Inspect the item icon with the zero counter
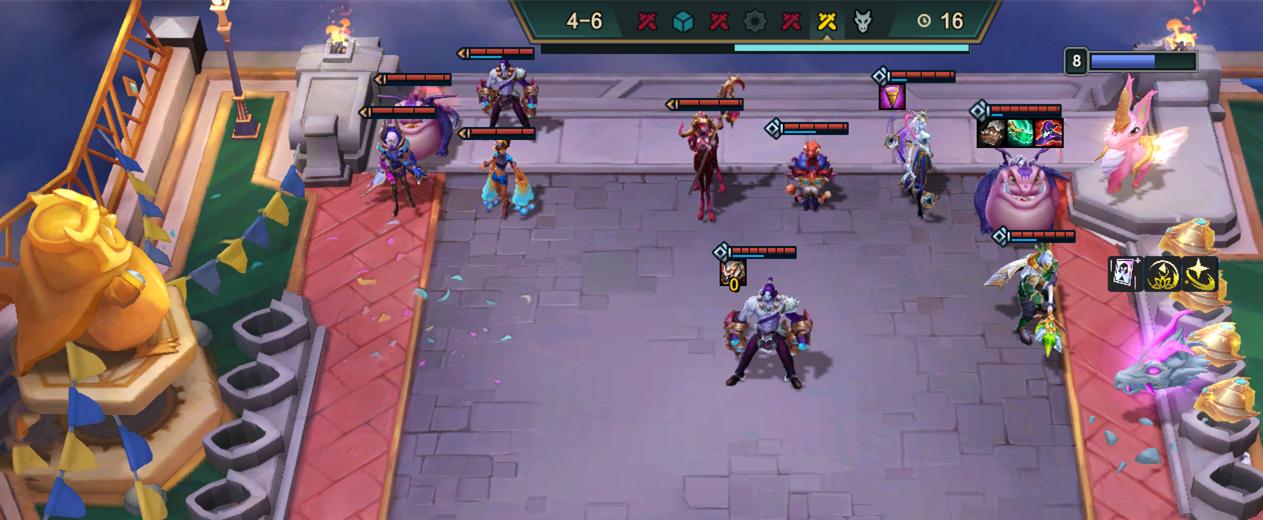The image size is (1263, 520). 732,273
